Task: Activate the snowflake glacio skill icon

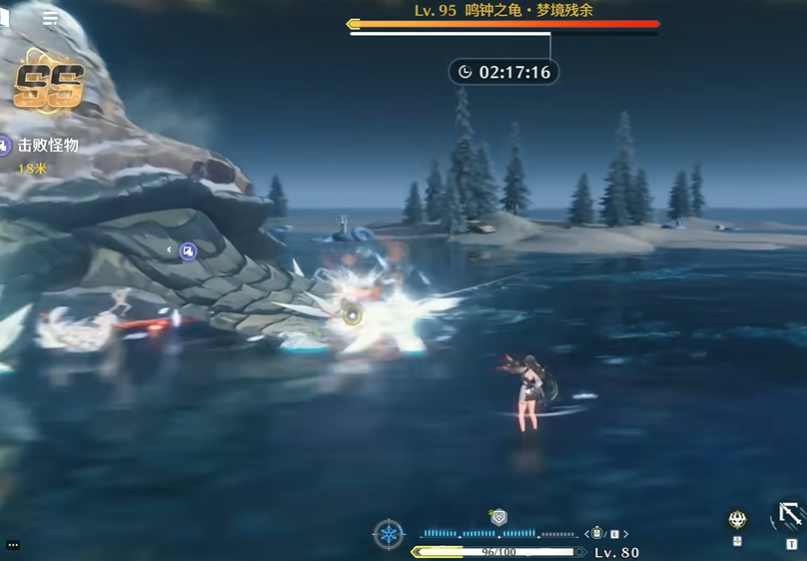Action: pyautogui.click(x=388, y=534)
